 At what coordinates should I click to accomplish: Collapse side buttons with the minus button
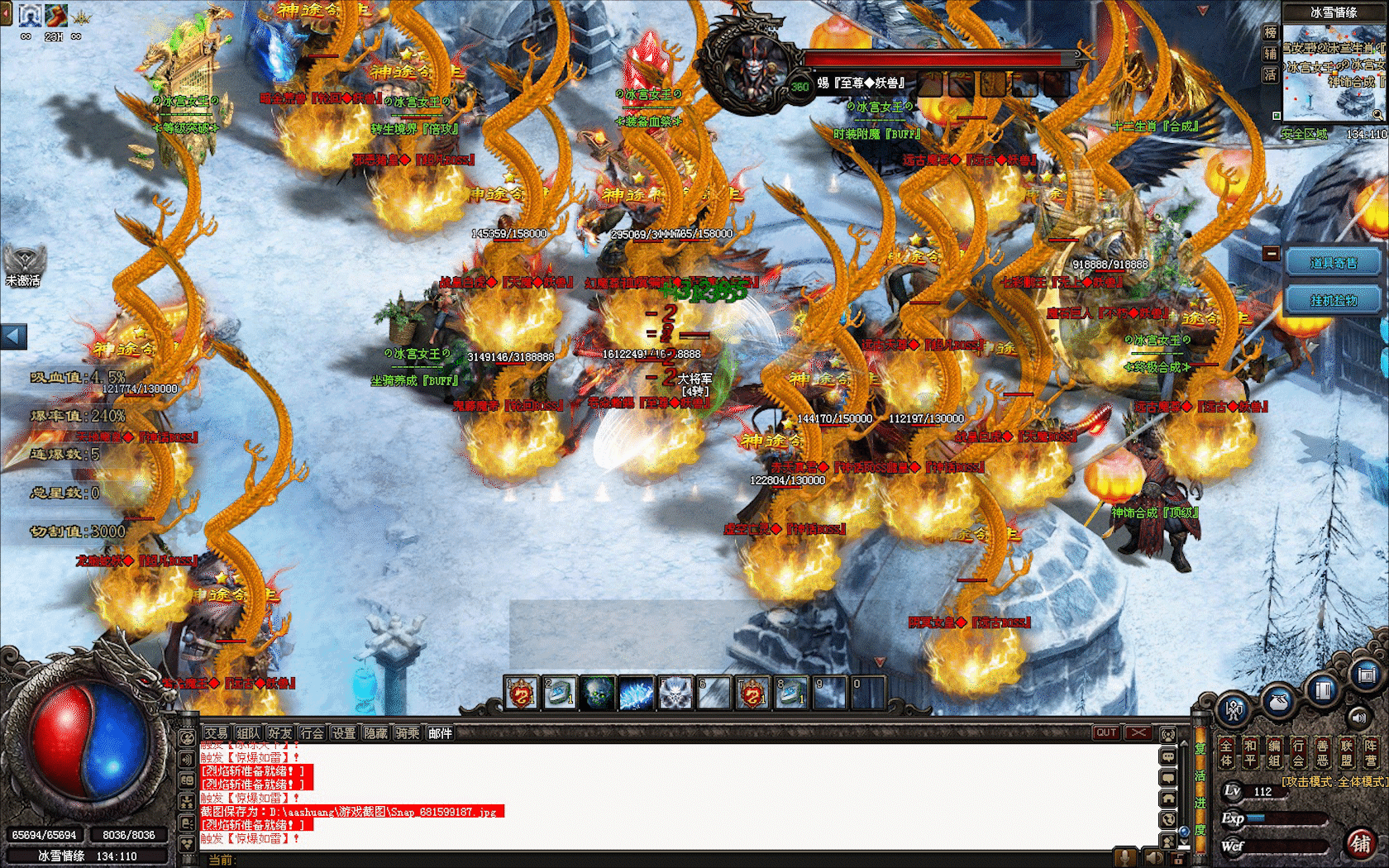(1272, 254)
